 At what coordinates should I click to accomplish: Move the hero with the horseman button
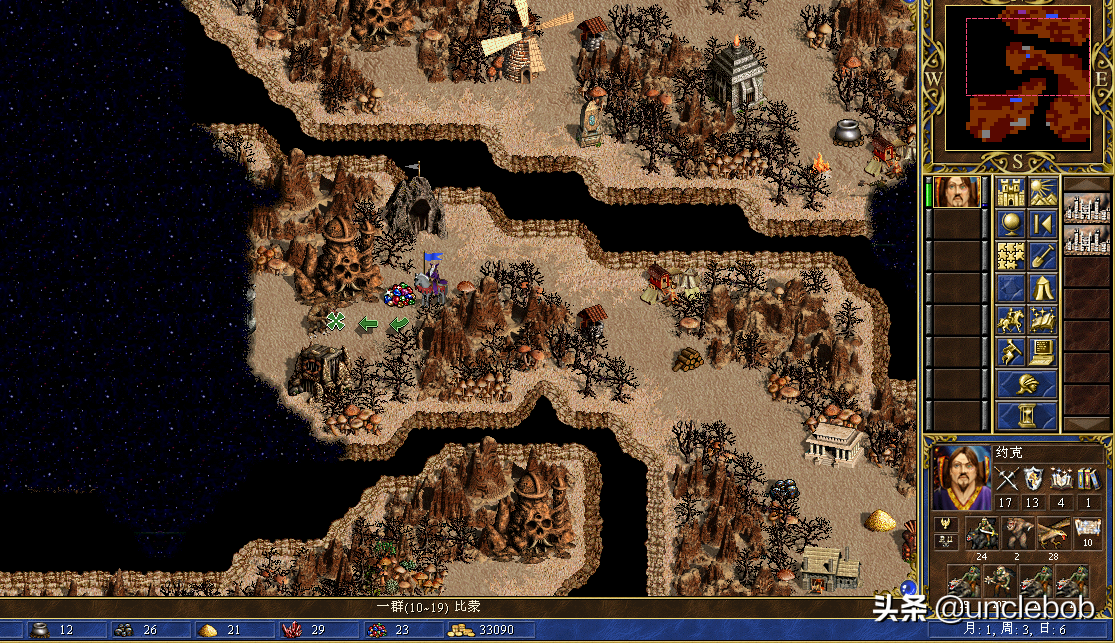[1010, 320]
